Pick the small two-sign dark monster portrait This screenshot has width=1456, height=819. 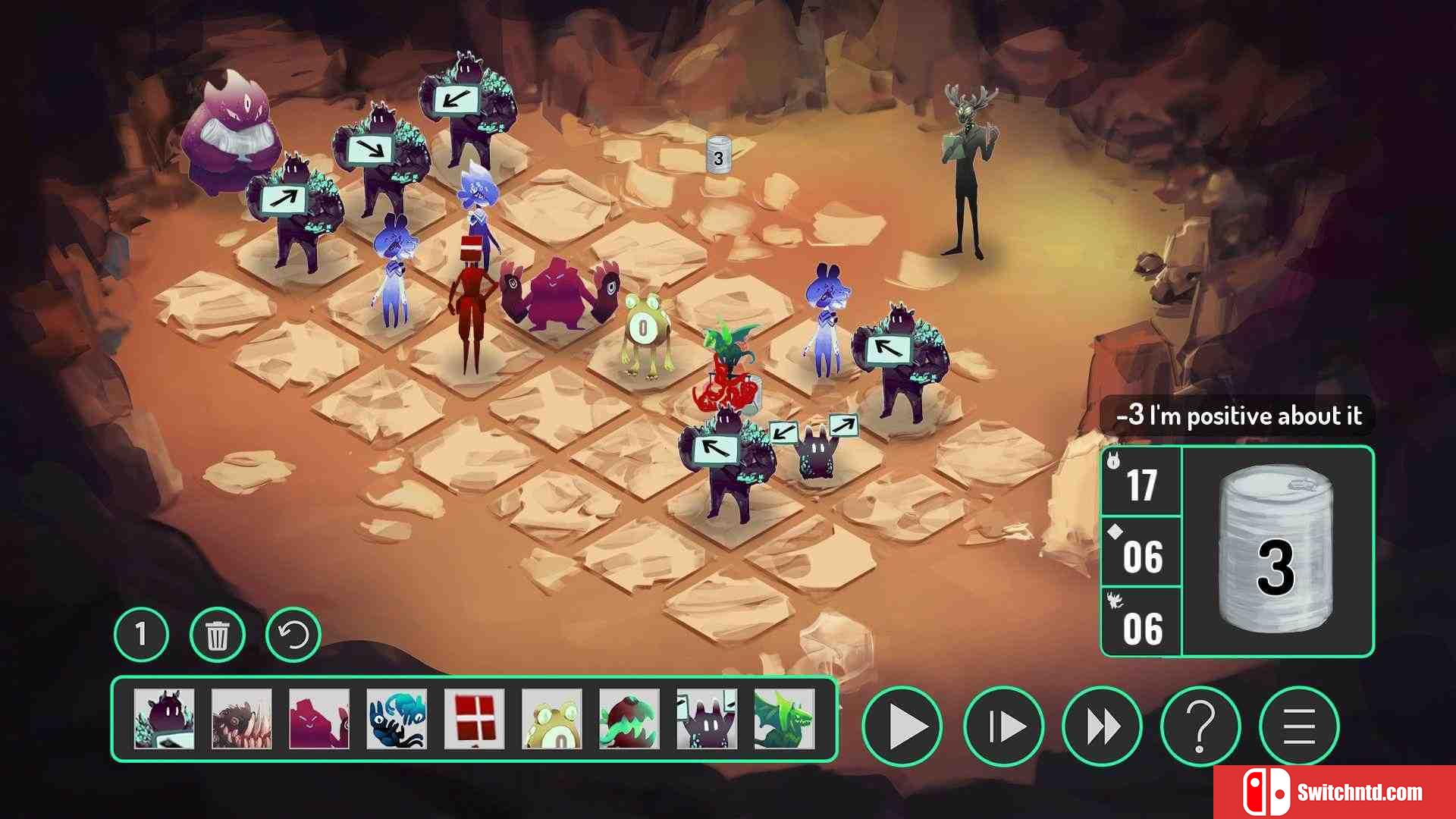click(707, 719)
